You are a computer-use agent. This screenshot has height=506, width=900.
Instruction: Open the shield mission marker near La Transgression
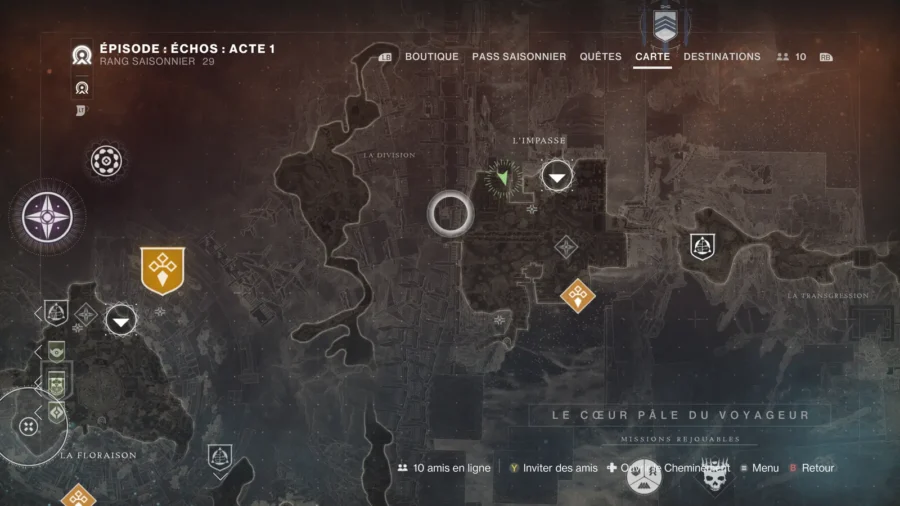702,246
